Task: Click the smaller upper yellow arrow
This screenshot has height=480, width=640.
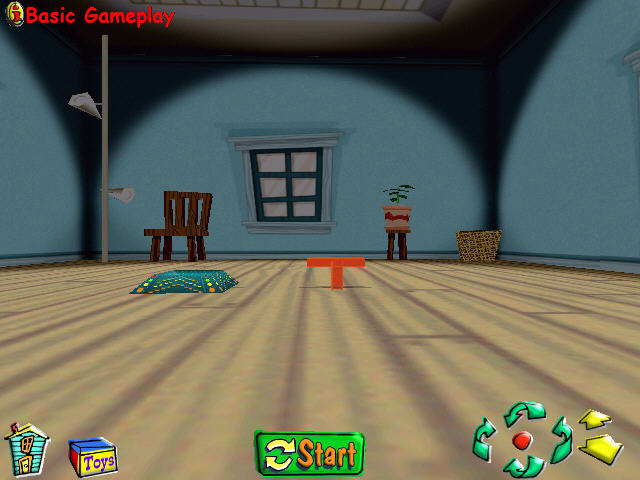Action: (595, 419)
